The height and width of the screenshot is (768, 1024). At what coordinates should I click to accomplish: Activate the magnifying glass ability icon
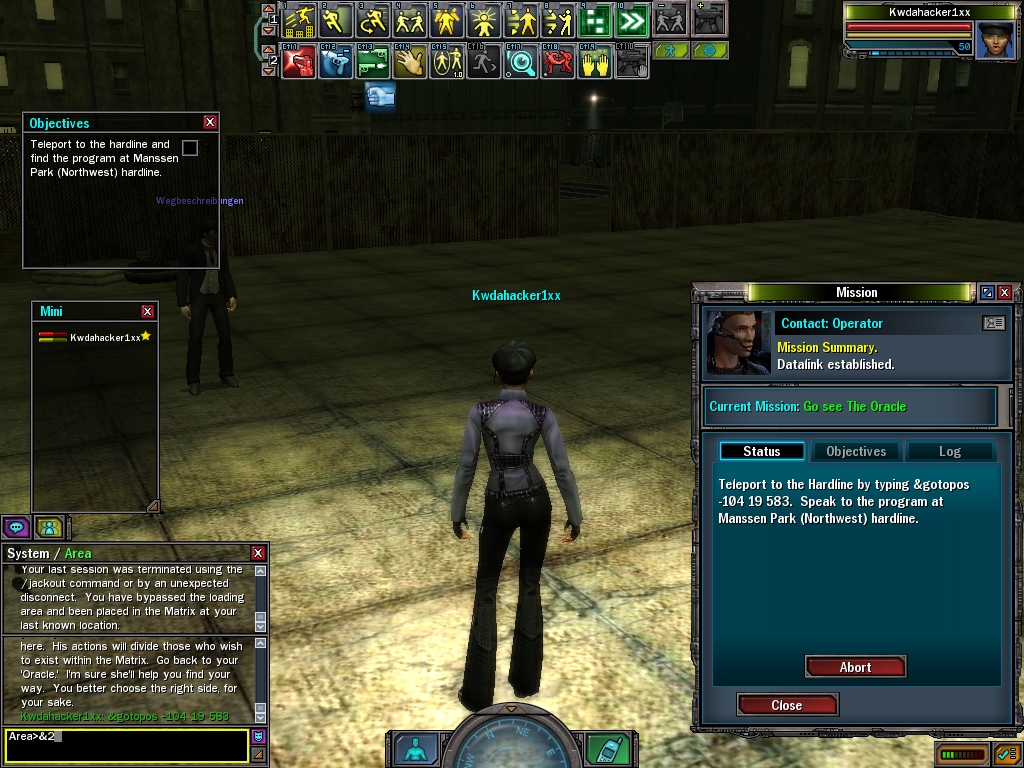(x=520, y=62)
